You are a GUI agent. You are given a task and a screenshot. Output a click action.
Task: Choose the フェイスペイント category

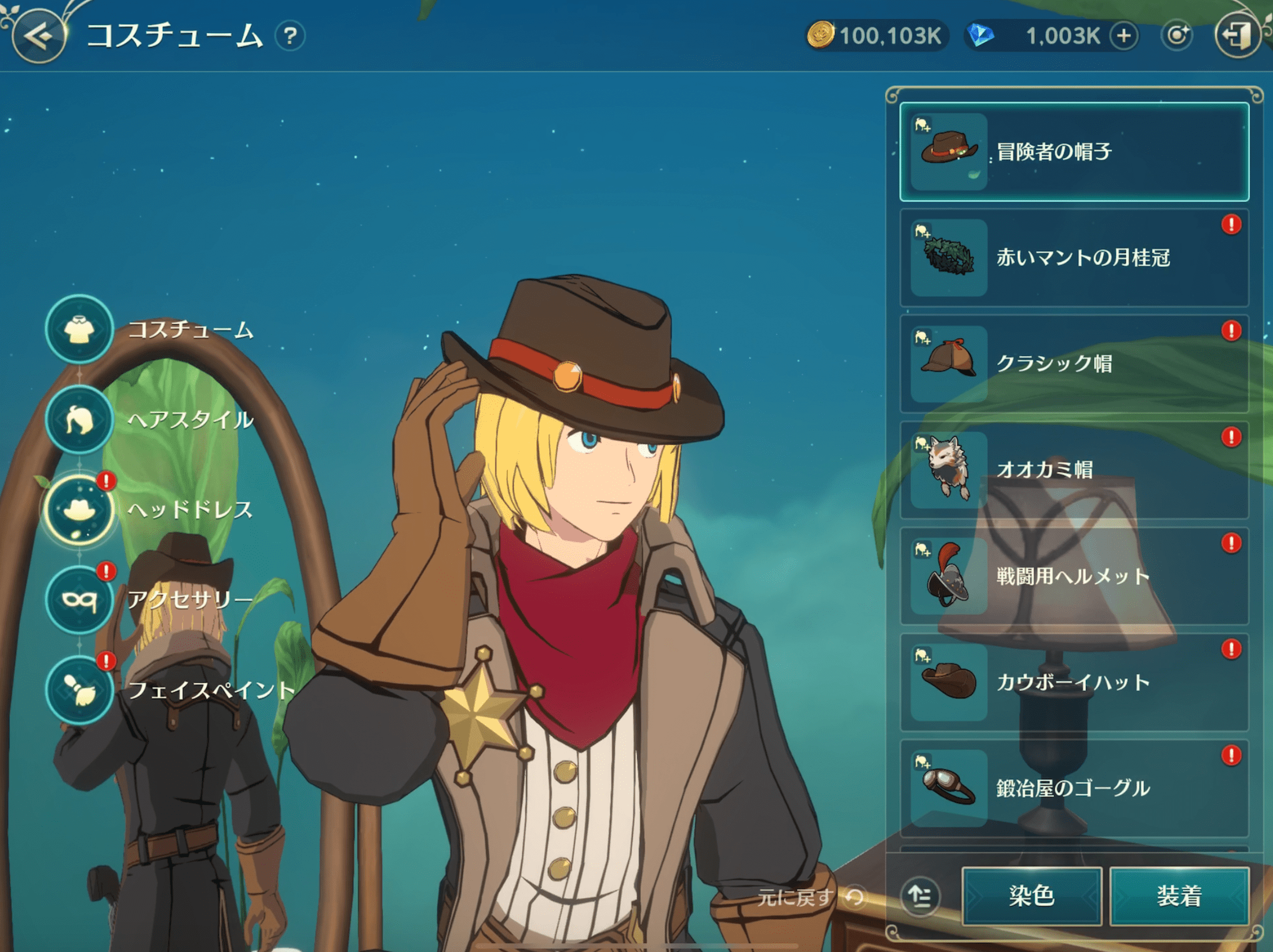click(x=79, y=690)
